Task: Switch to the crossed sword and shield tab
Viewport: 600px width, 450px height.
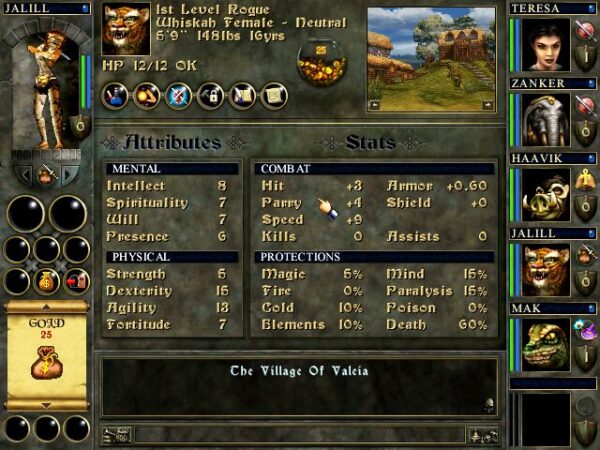Action: click(x=179, y=96)
